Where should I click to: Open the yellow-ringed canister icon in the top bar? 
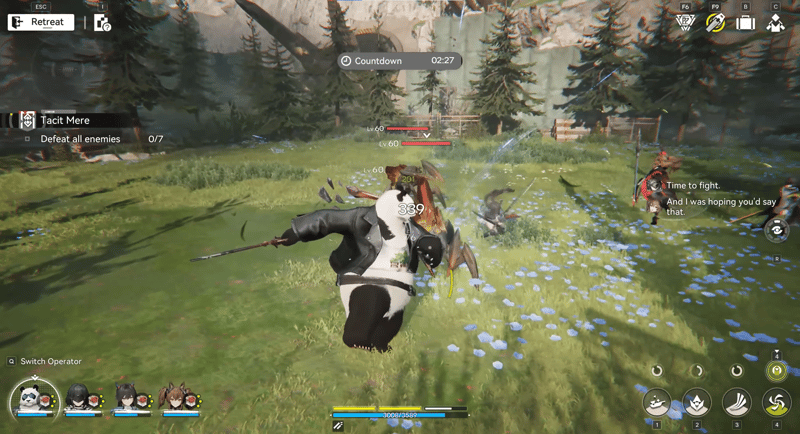(x=715, y=22)
